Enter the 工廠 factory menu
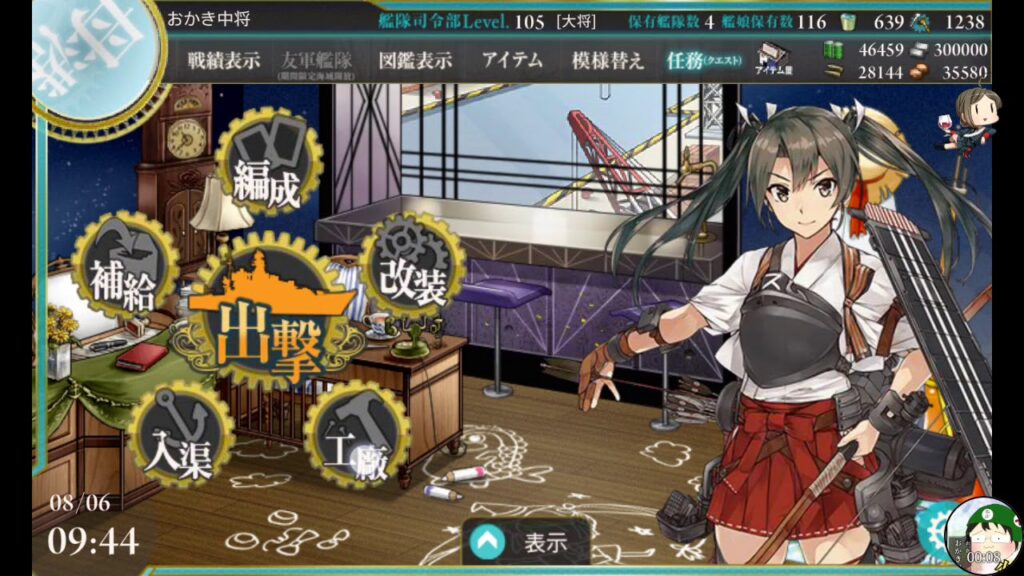The width and height of the screenshot is (1024, 576). pyautogui.click(x=356, y=436)
